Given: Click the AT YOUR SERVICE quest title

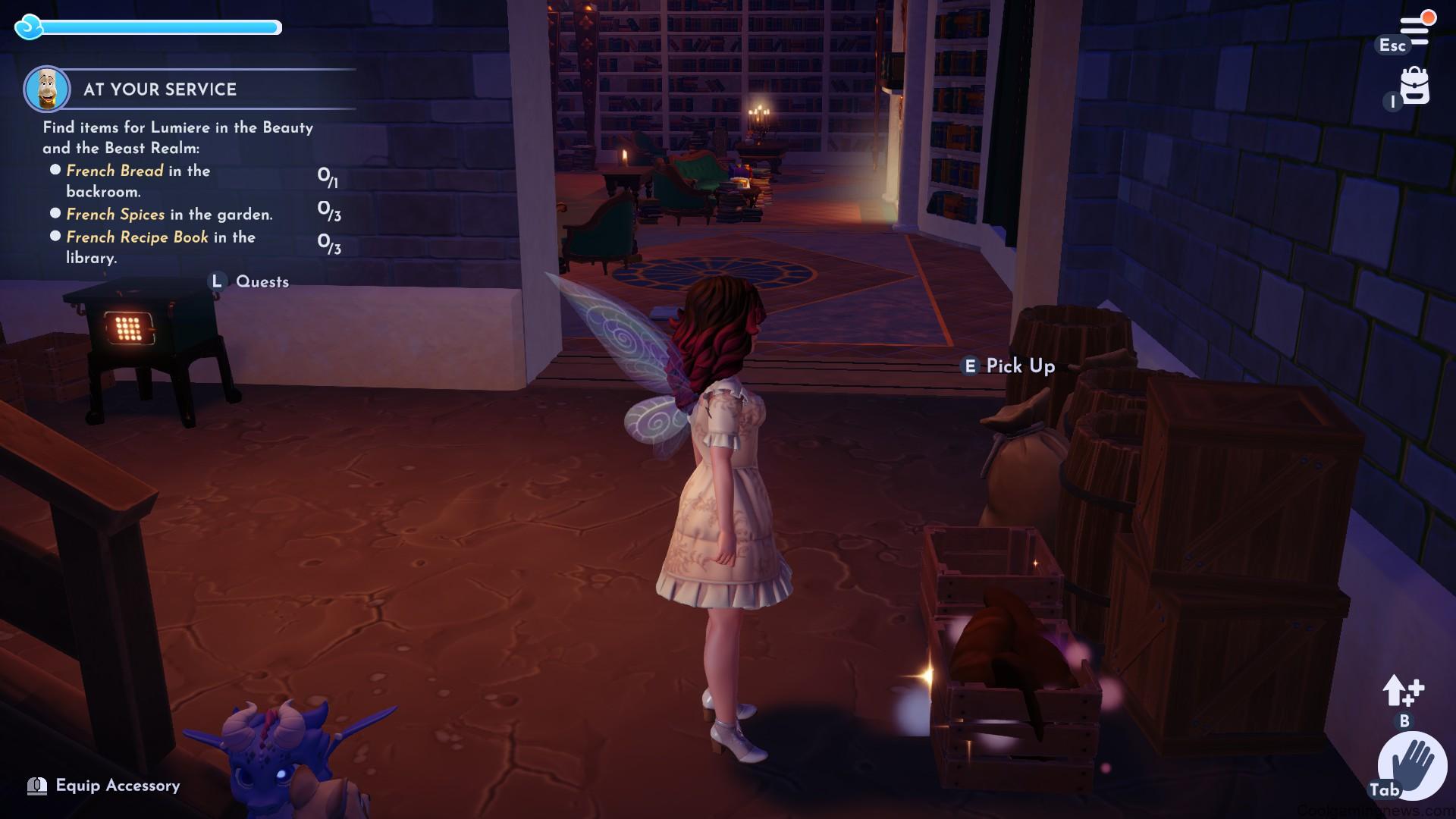Looking at the screenshot, I should pos(158,89).
